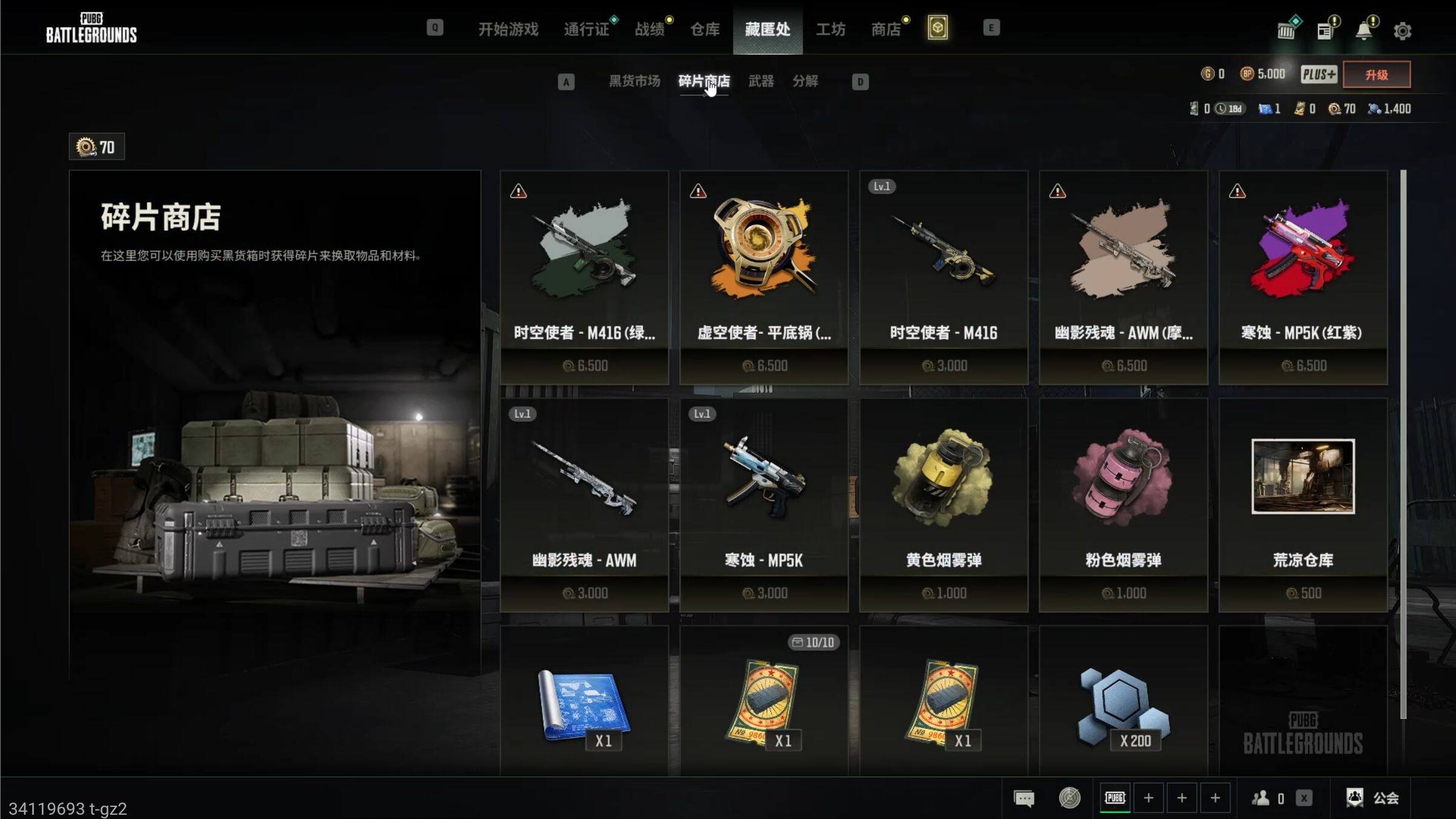Image resolution: width=1456 pixels, height=819 pixels.
Task: Select the 黄色烟雾弹 item
Action: tap(943, 505)
